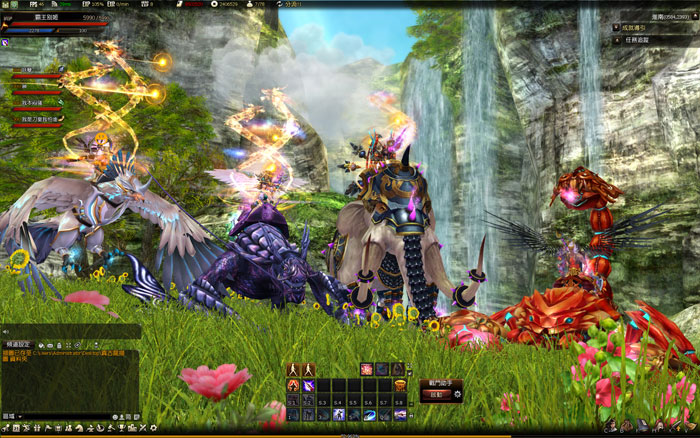Use the purple sword-slash skill

(x=308, y=385)
